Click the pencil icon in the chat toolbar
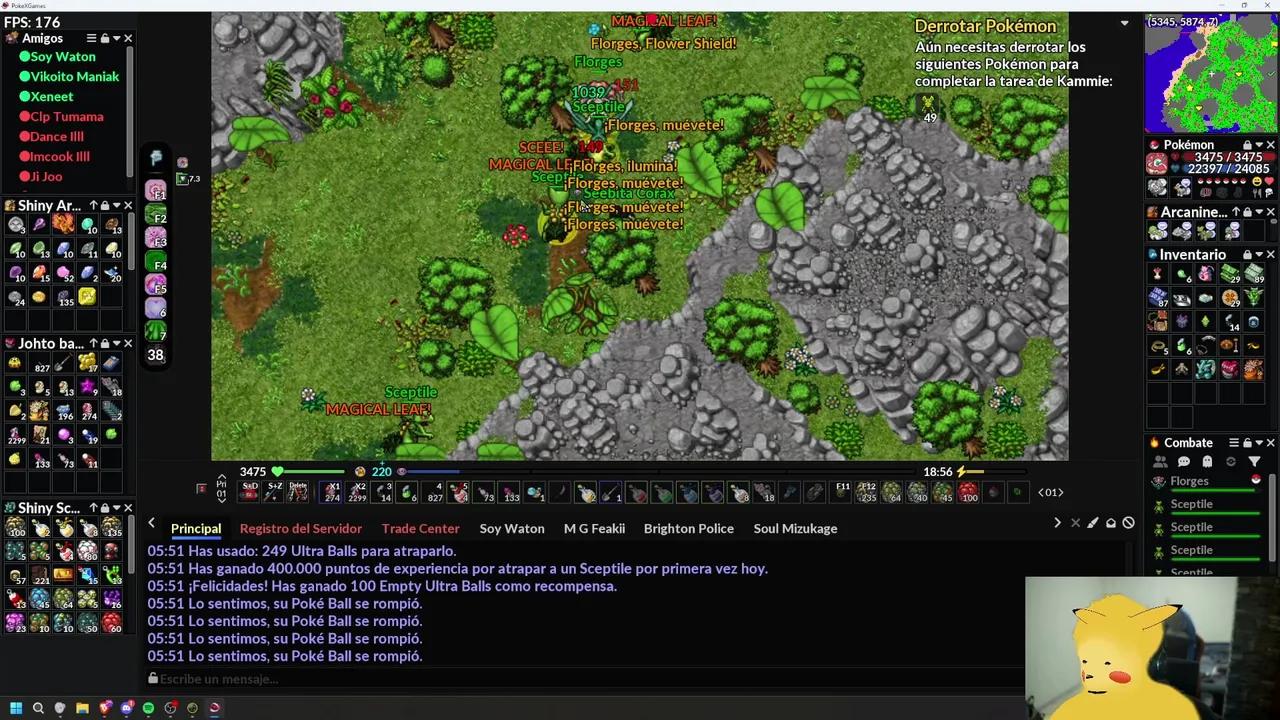This screenshot has width=1280, height=720. [x=1092, y=523]
